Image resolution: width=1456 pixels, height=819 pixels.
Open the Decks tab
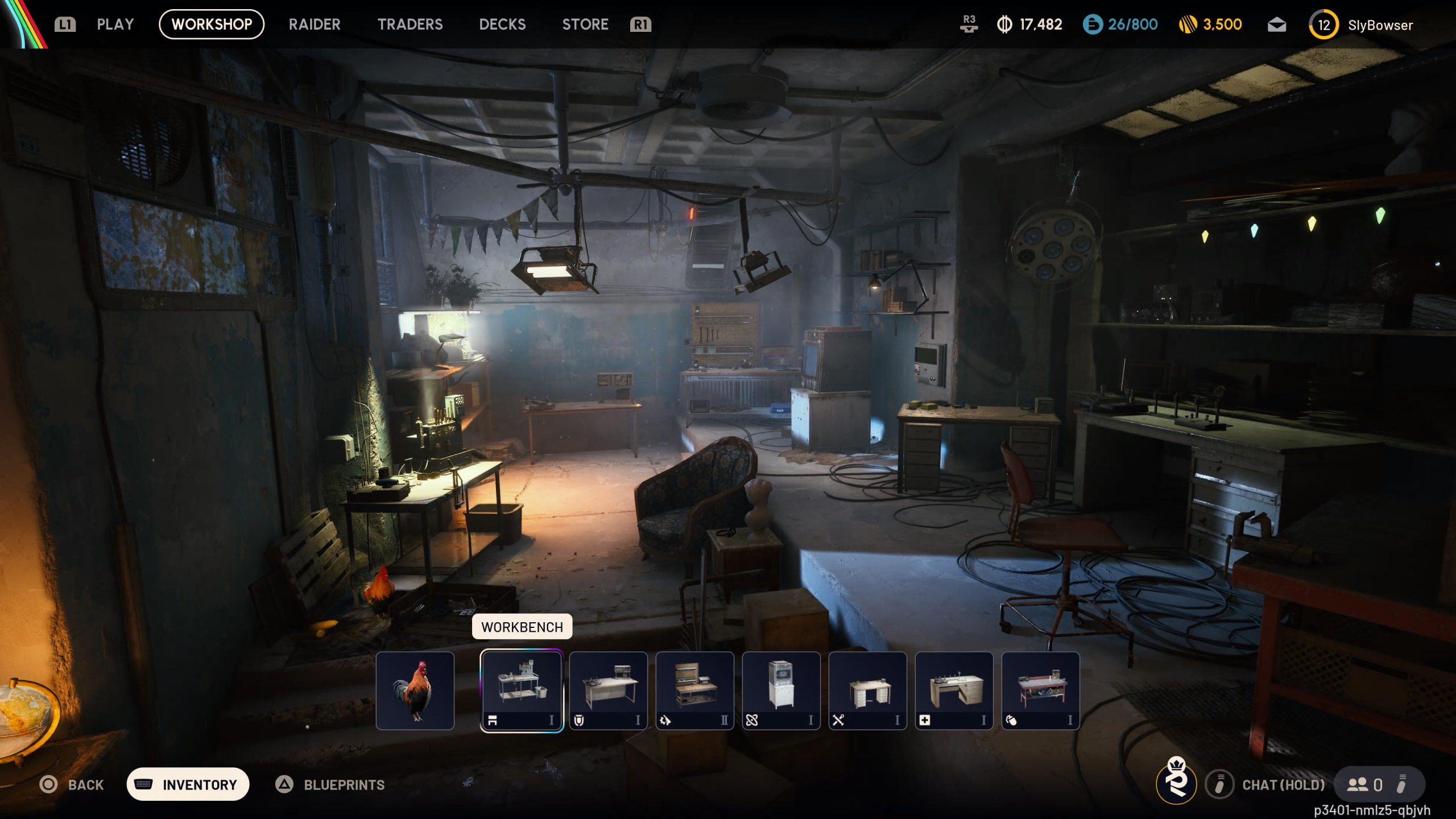click(x=502, y=24)
